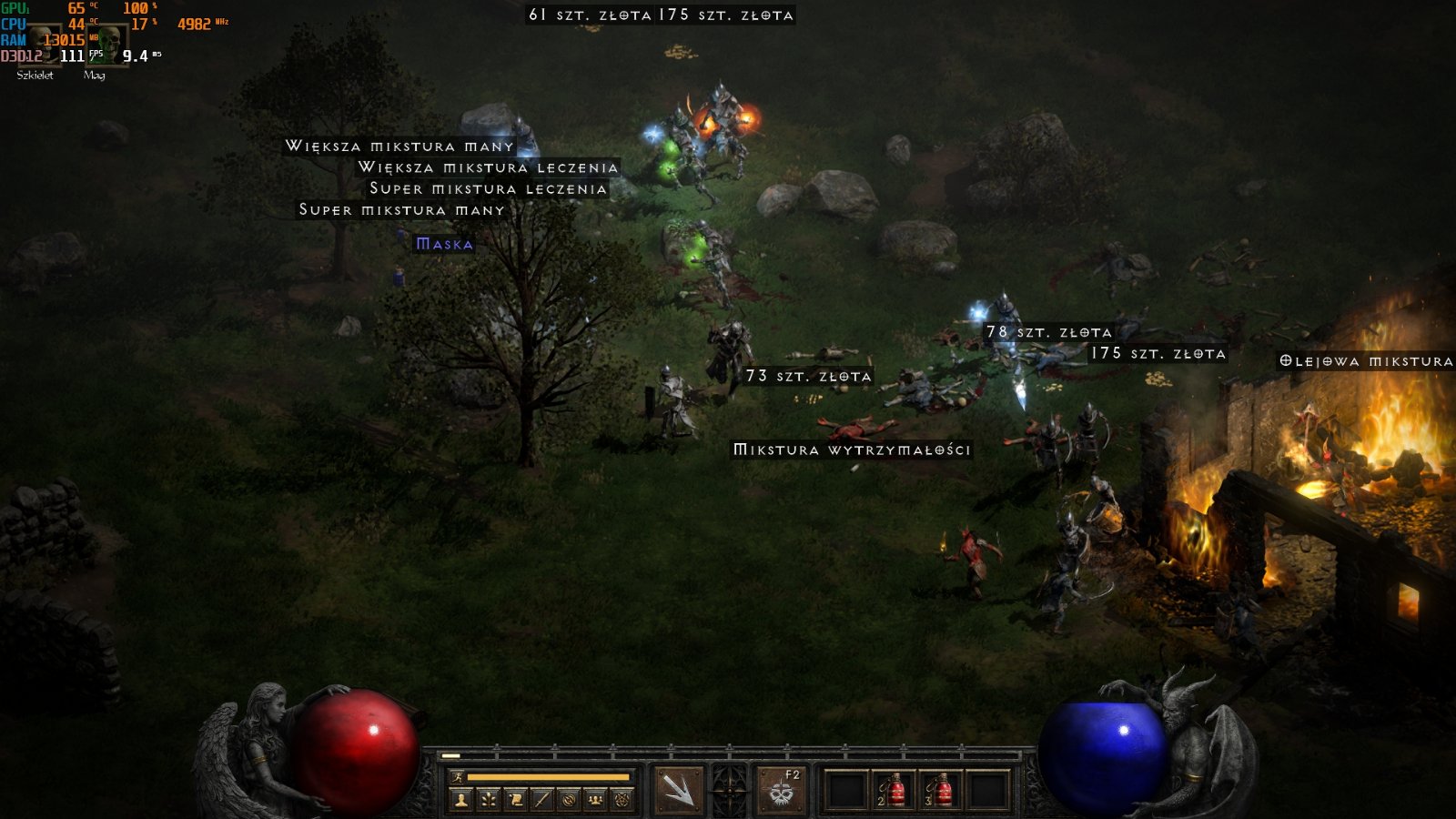
Task: Click the sword icon in the mini panel
Action: (542, 800)
